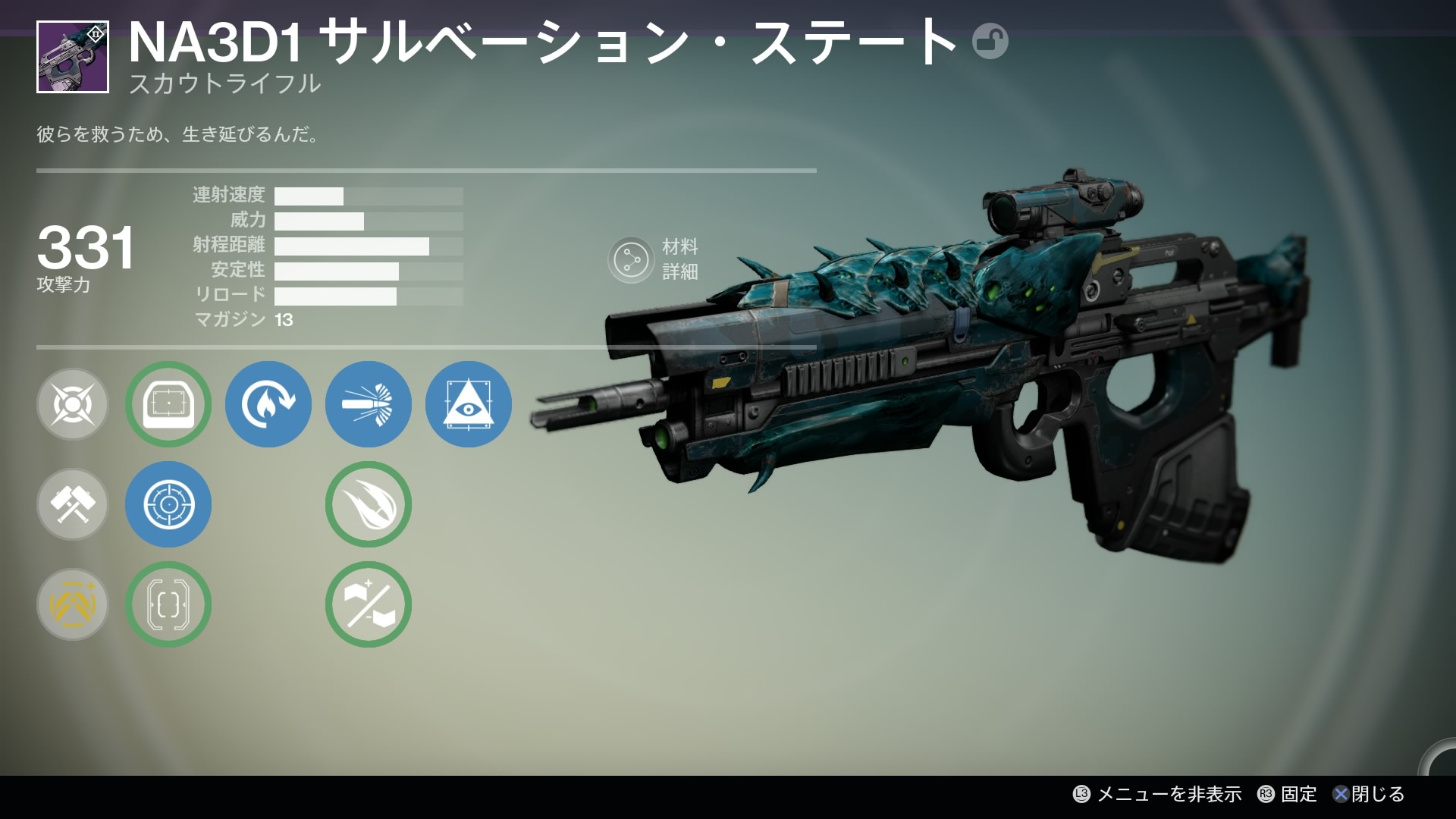Select the blue concentric target perk
The image size is (1456, 819).
click(x=168, y=504)
